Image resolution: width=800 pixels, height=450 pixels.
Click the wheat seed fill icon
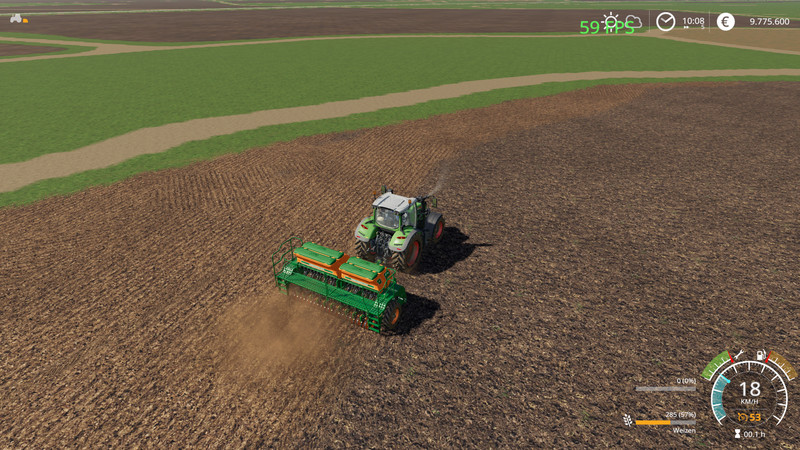tap(627, 421)
